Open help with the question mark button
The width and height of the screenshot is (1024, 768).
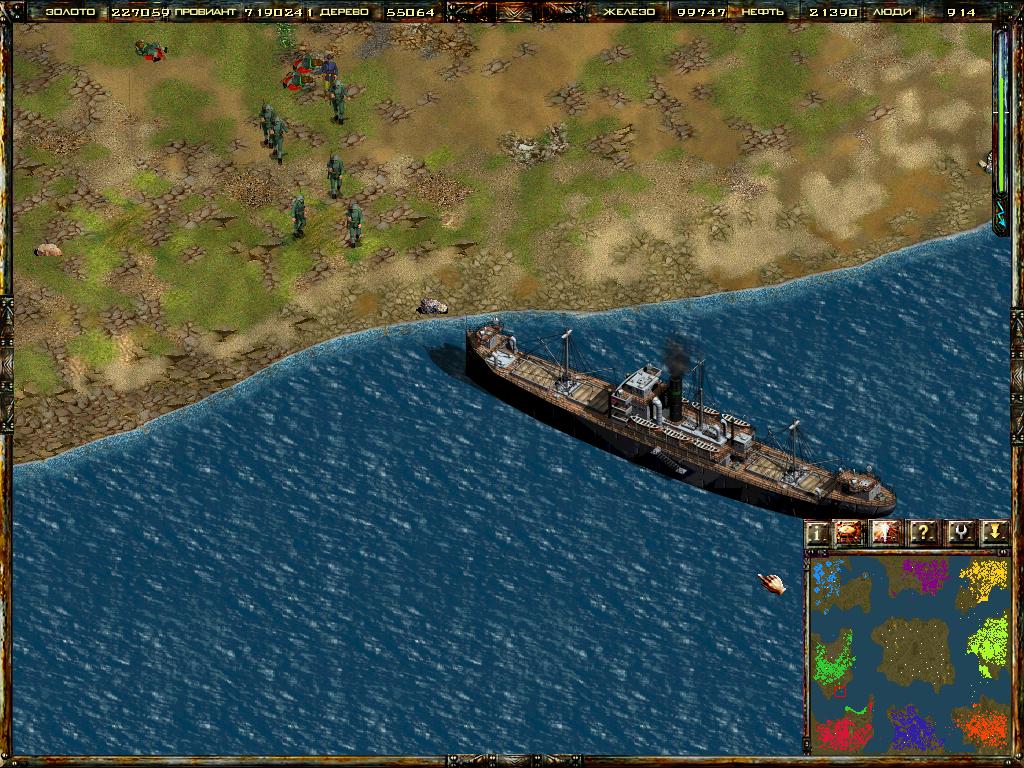click(922, 532)
